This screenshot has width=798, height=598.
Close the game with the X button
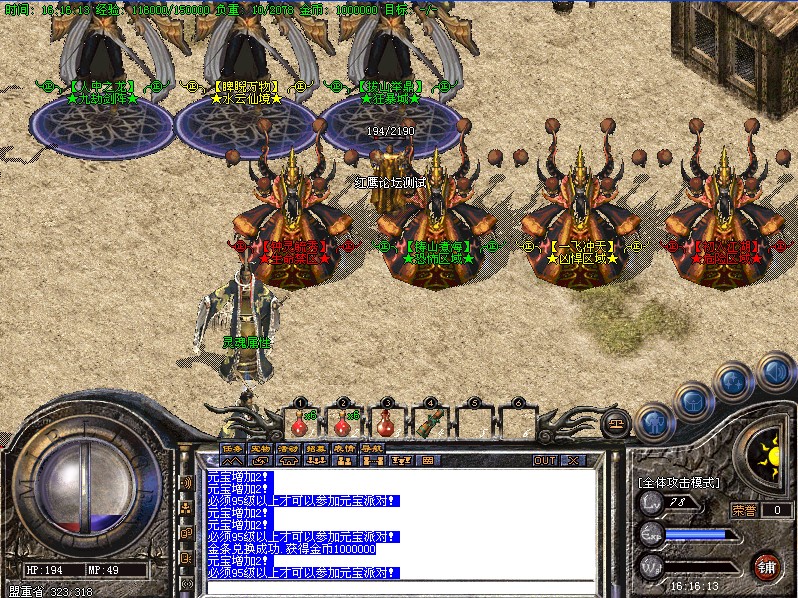572,461
